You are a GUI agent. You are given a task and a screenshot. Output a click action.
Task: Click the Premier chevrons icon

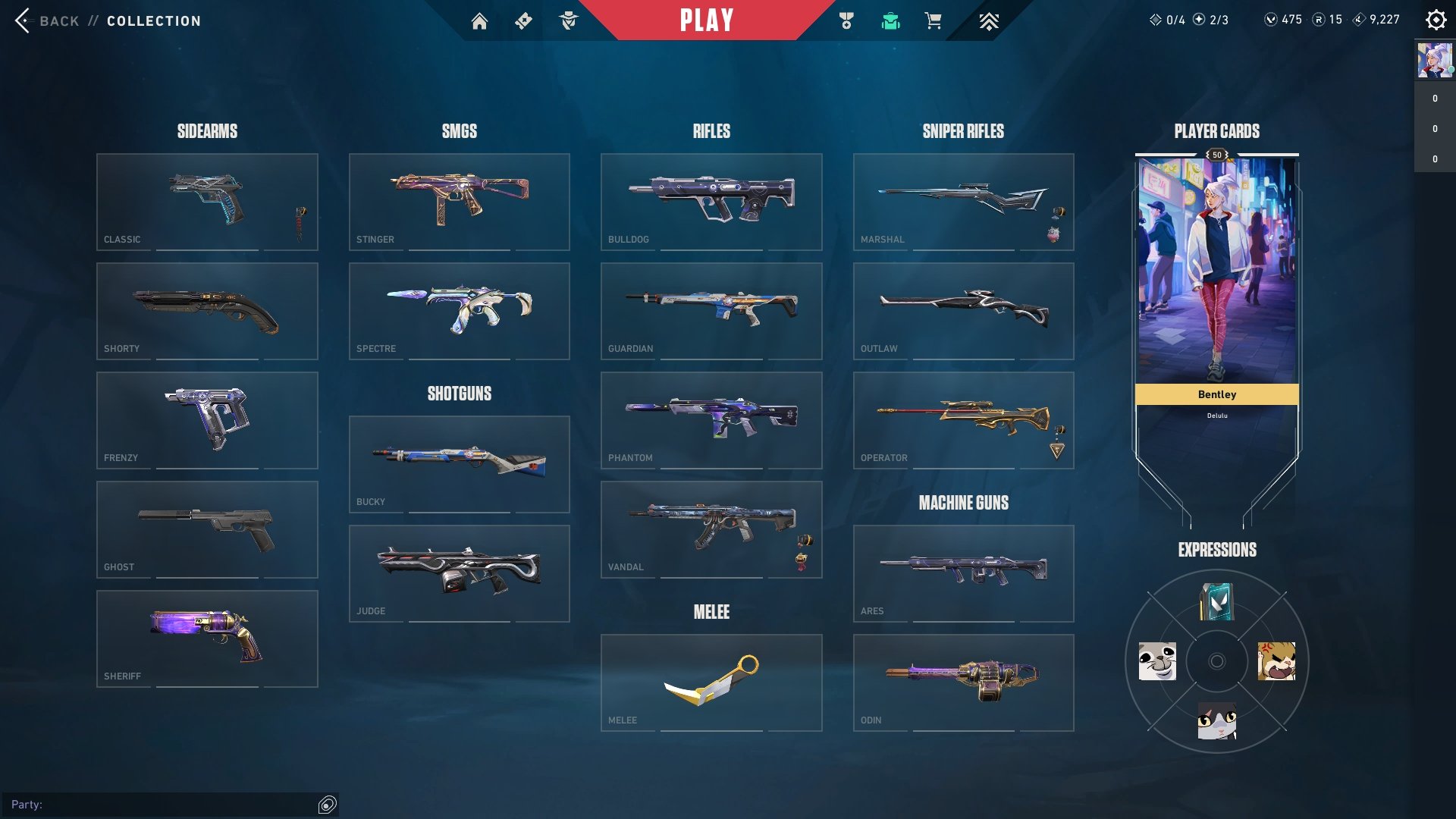[988, 20]
